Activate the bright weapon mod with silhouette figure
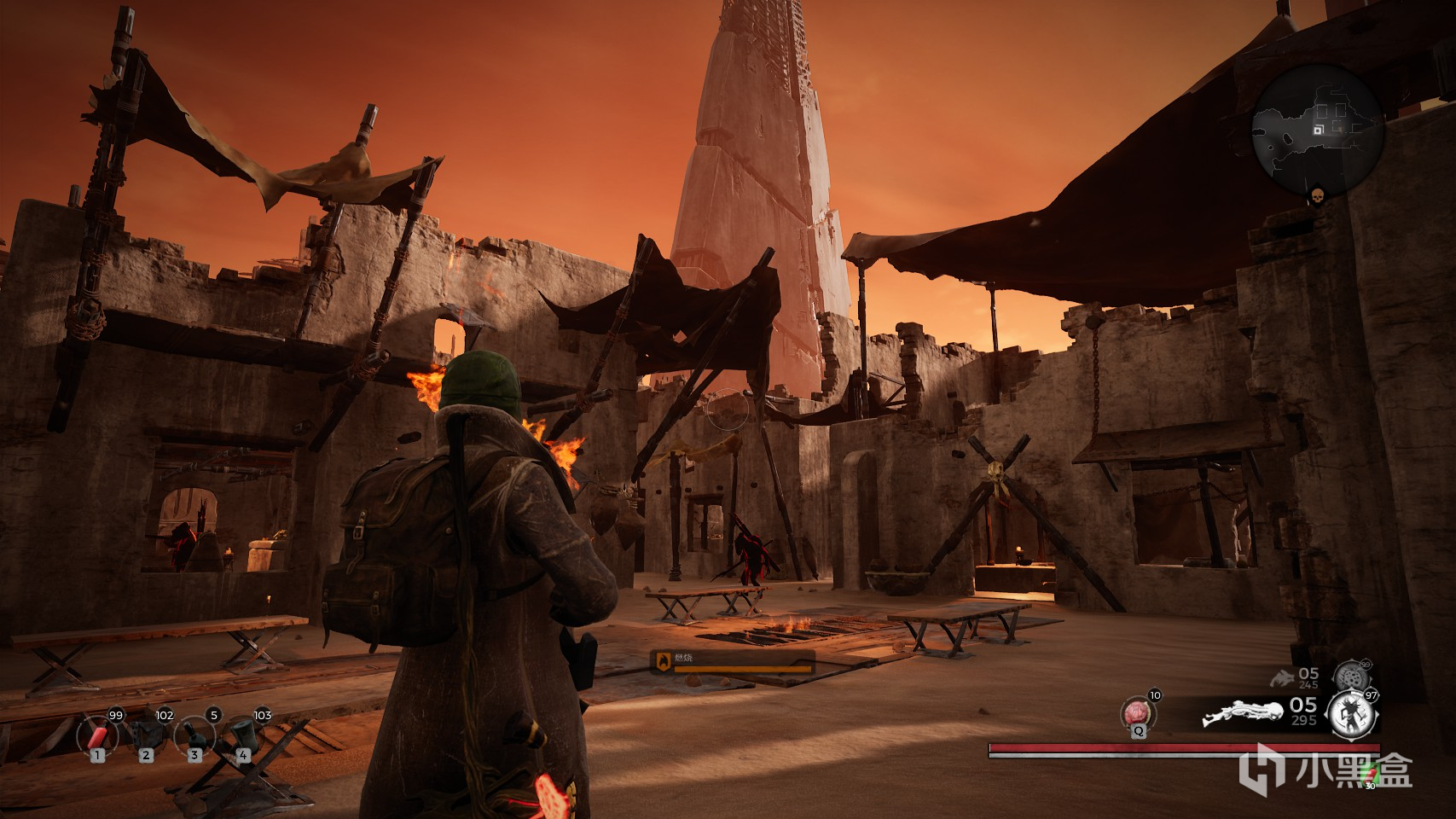1456x819 pixels. (1353, 713)
